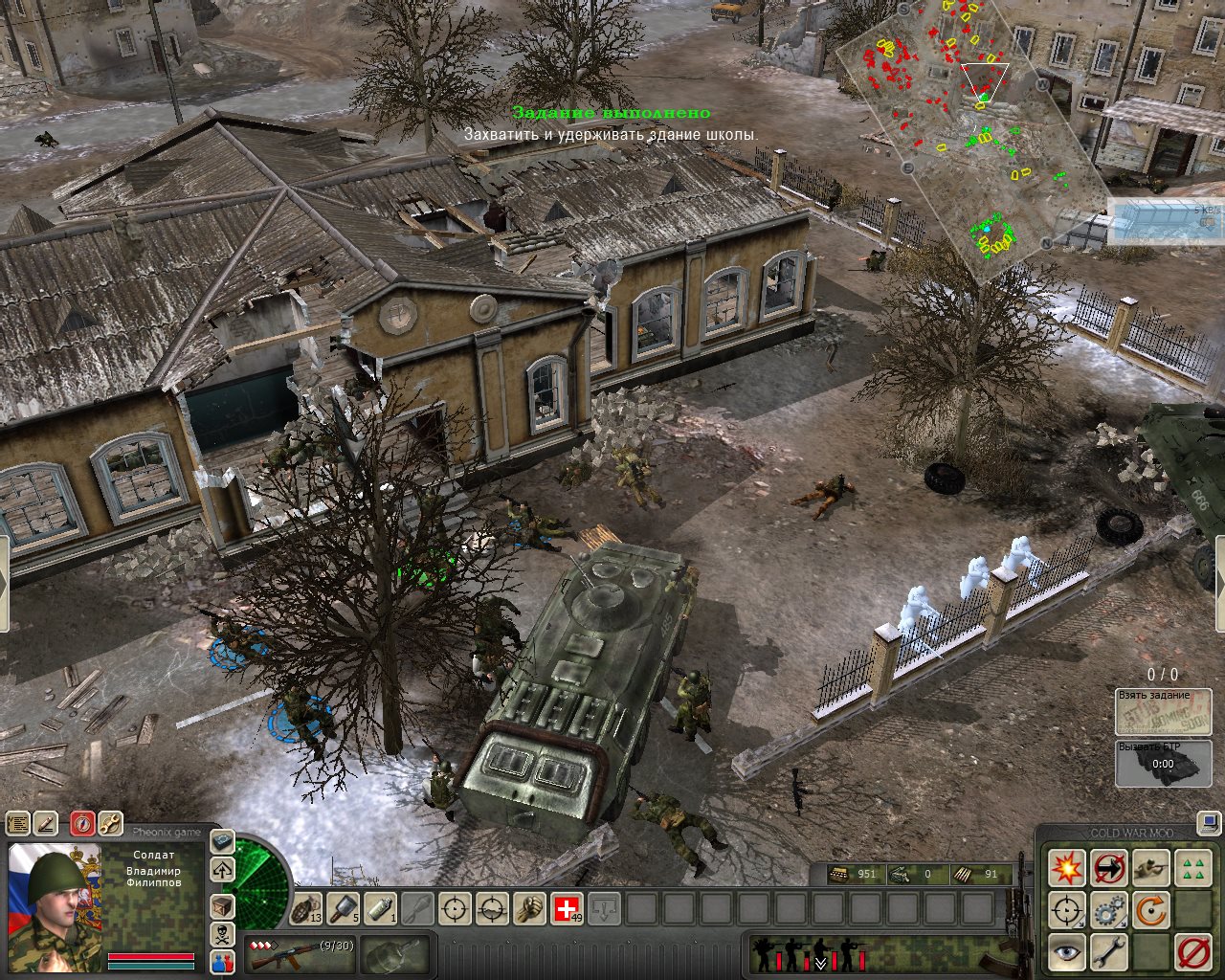Toggle the eye visibility command
Image resolution: width=1225 pixels, height=980 pixels.
(1066, 952)
